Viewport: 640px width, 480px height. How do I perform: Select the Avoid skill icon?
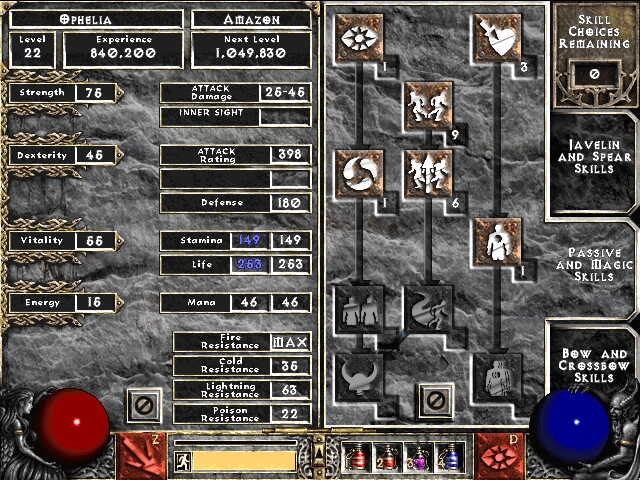tap(424, 172)
